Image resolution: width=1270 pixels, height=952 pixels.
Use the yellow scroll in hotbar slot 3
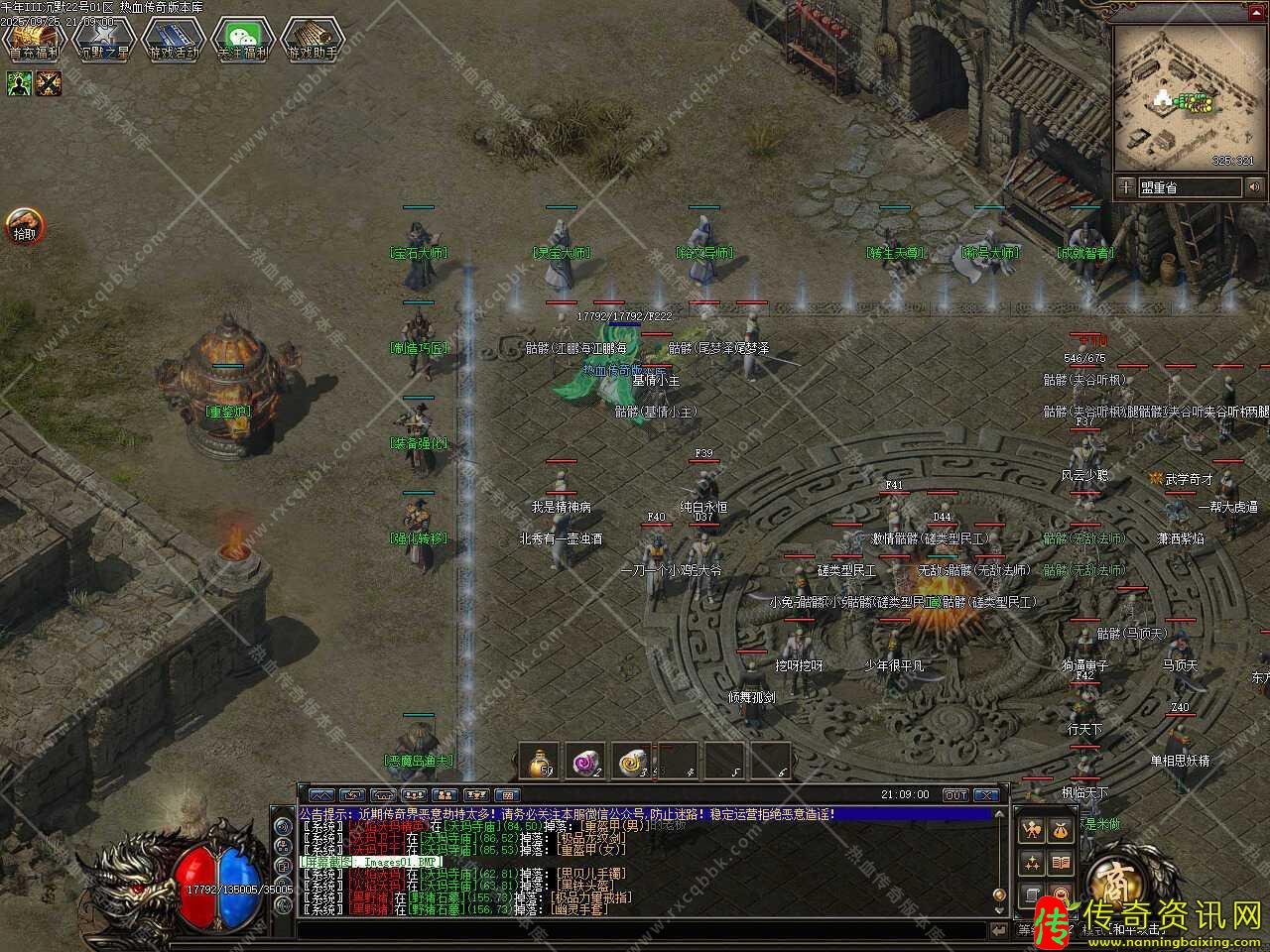pyautogui.click(x=632, y=761)
